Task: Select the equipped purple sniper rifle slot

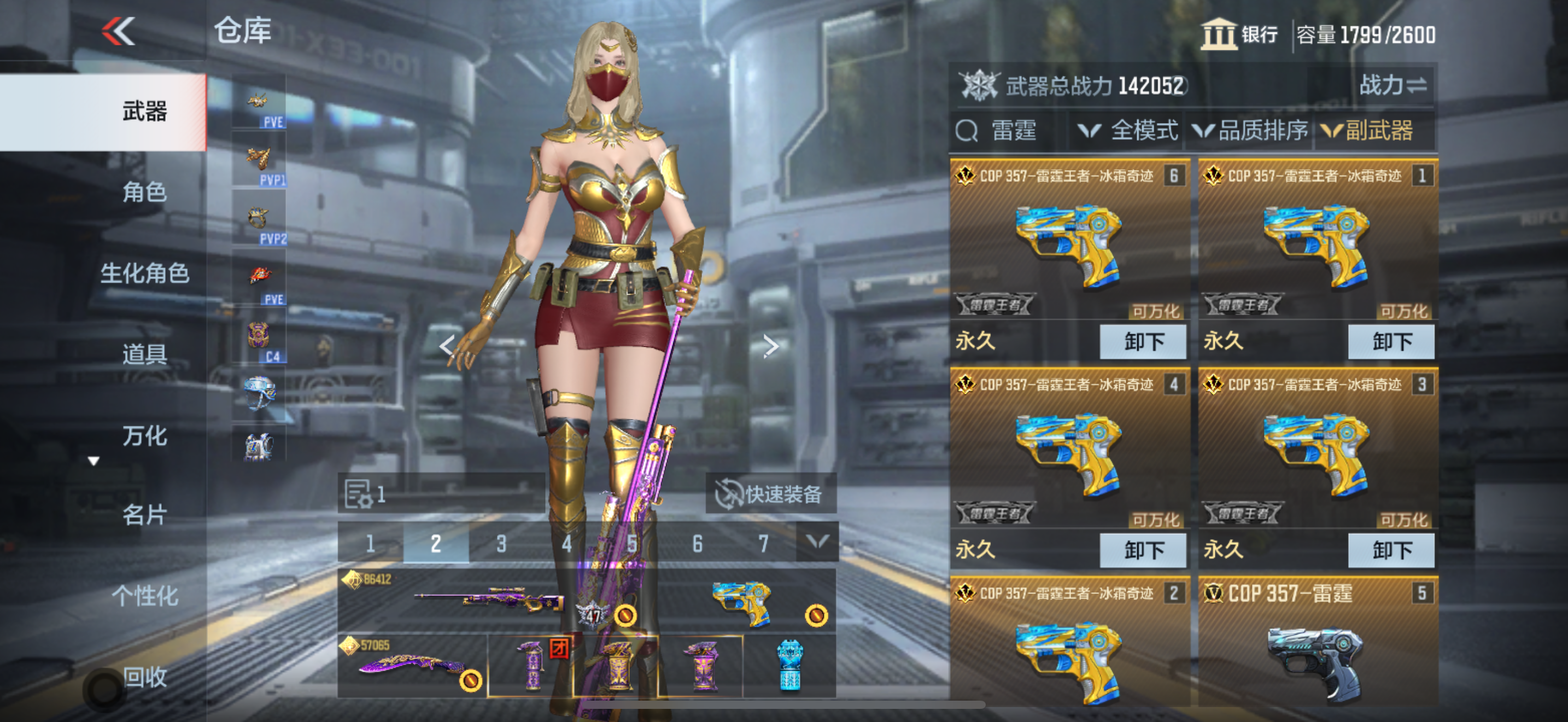Action: click(x=487, y=599)
